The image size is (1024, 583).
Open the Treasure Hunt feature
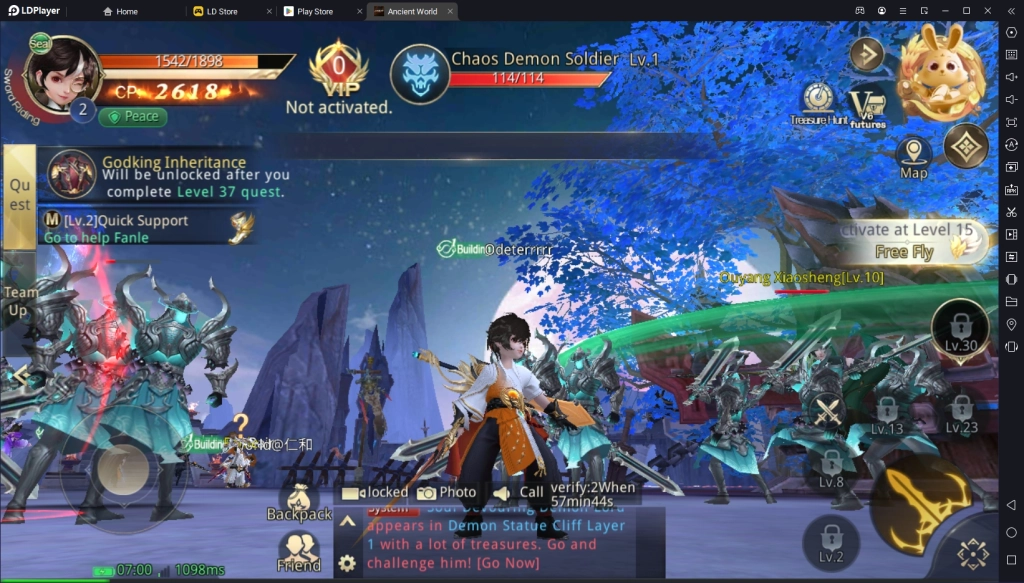tap(819, 104)
